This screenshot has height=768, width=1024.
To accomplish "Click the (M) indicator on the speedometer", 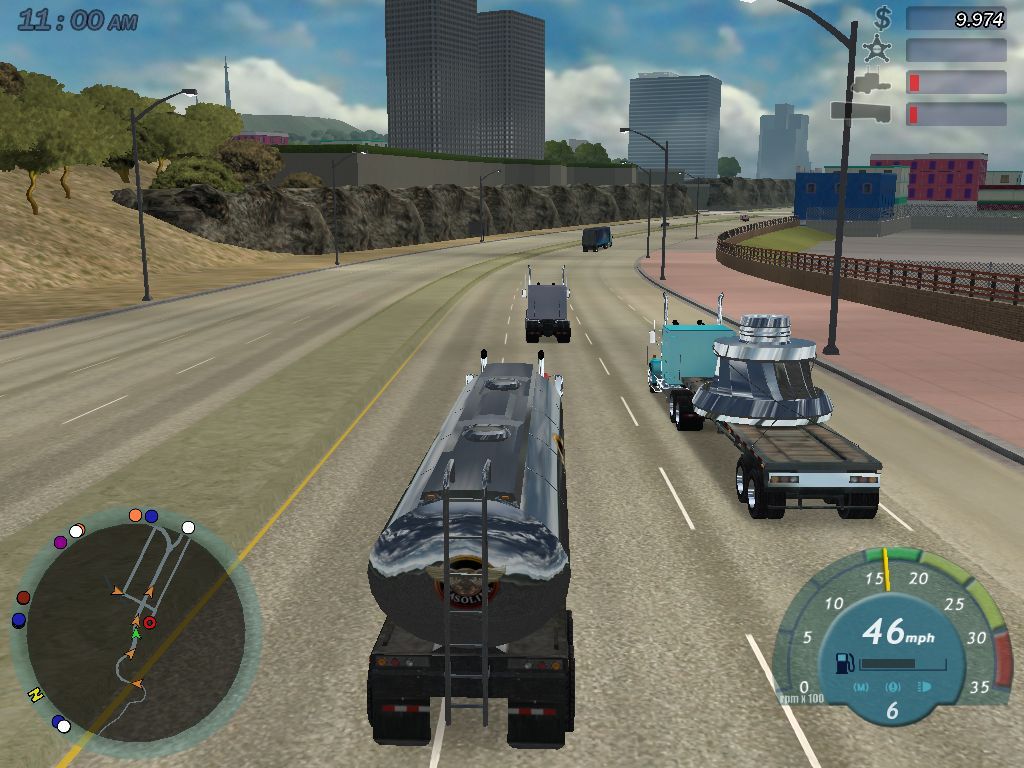I will coord(862,687).
